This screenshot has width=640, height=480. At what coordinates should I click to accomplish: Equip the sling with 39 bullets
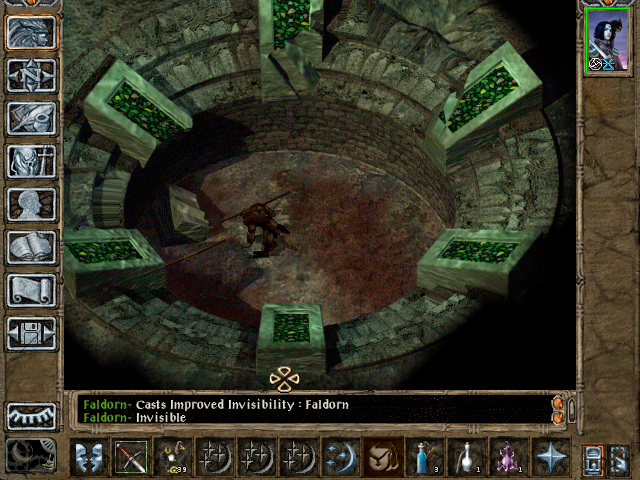tap(173, 457)
